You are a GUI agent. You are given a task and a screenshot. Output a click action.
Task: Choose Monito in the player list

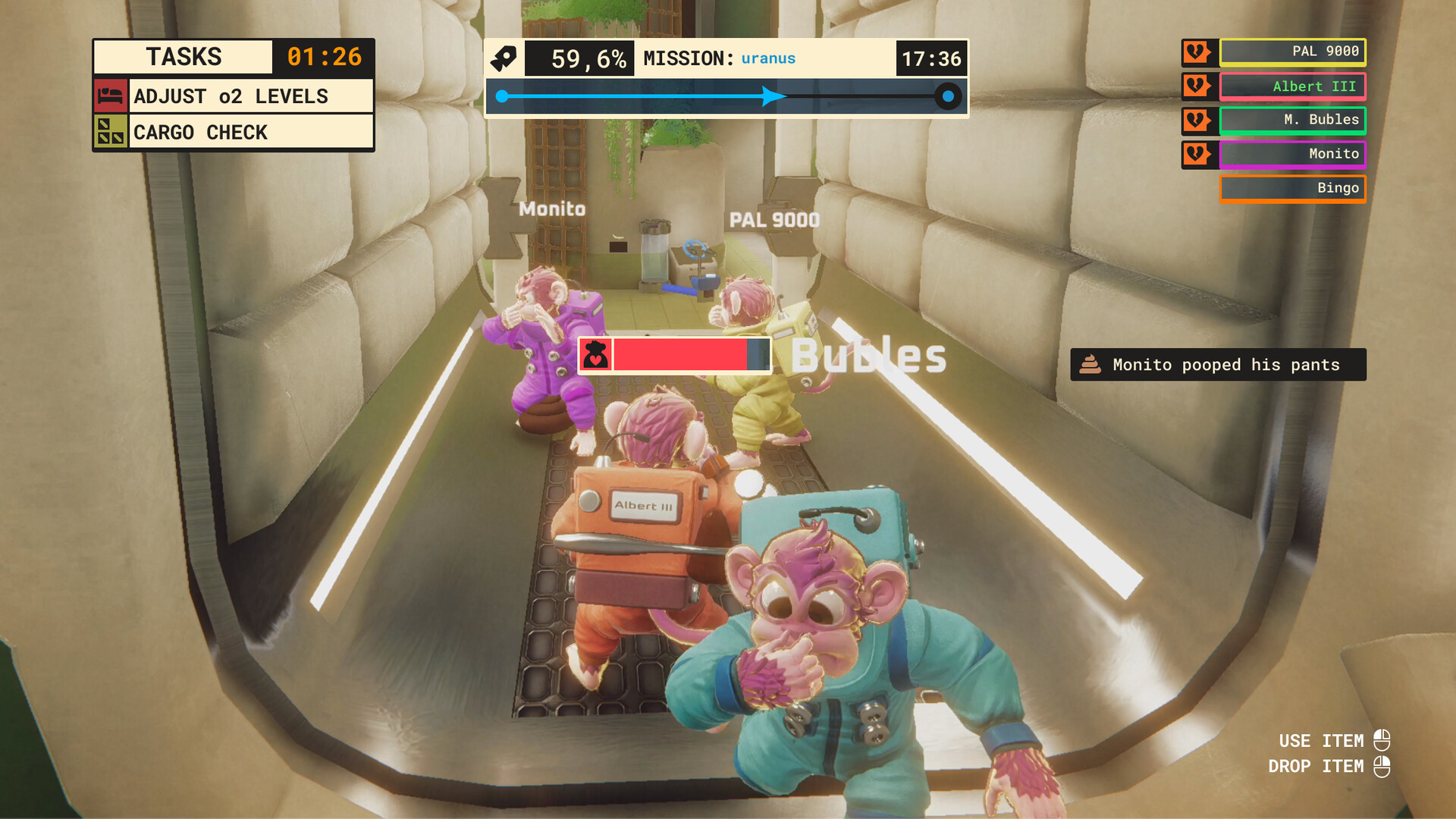point(1292,154)
